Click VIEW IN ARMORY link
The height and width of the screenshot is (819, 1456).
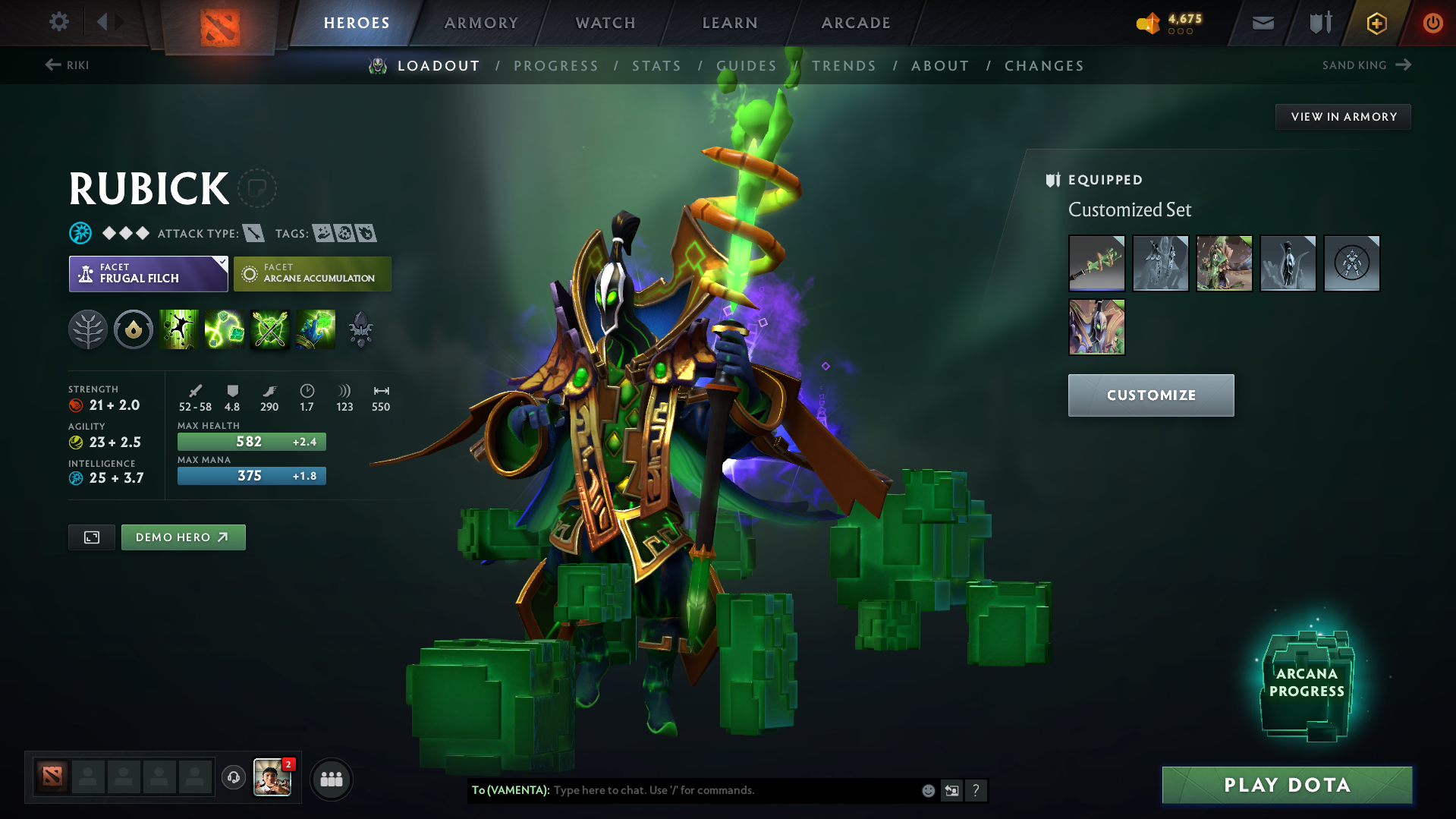click(1342, 116)
